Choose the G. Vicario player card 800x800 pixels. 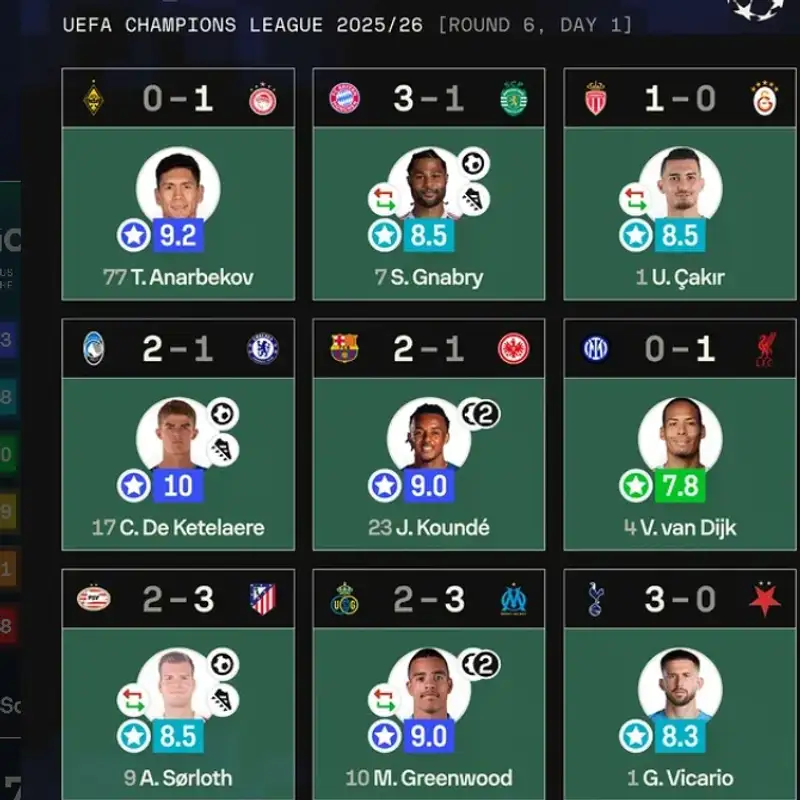pos(680,714)
